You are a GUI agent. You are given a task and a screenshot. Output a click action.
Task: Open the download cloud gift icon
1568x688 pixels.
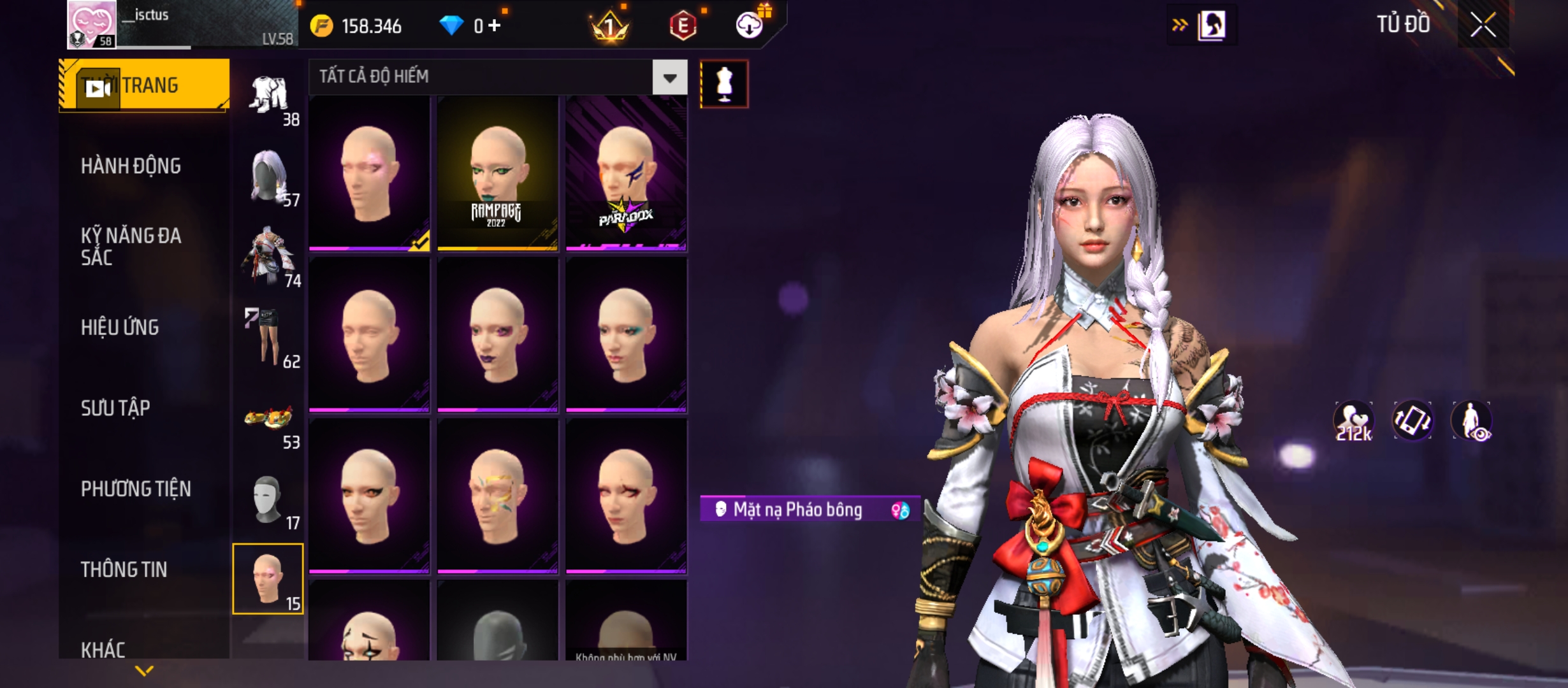[x=750, y=24]
